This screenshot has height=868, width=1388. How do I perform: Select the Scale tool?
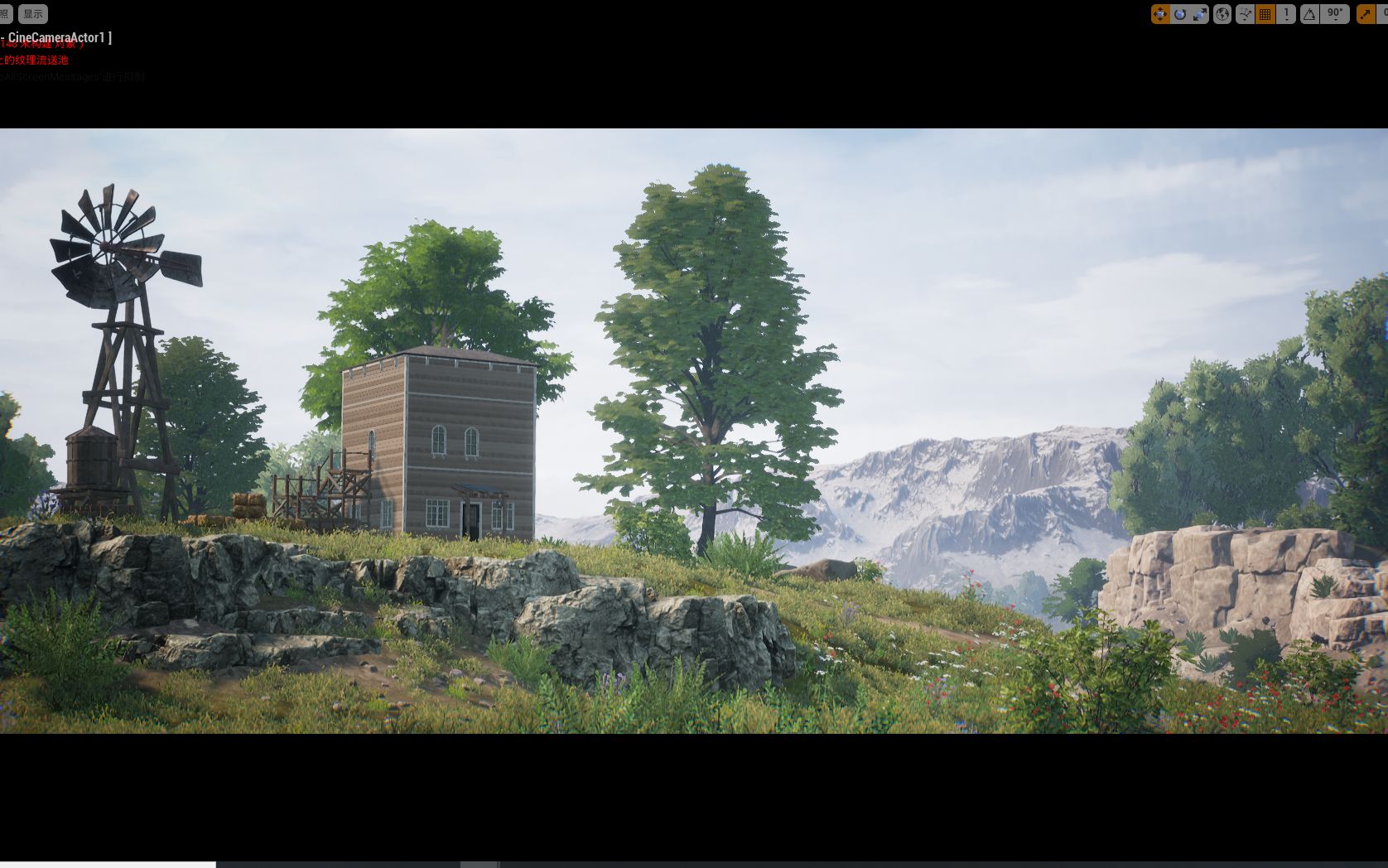pos(1199,13)
